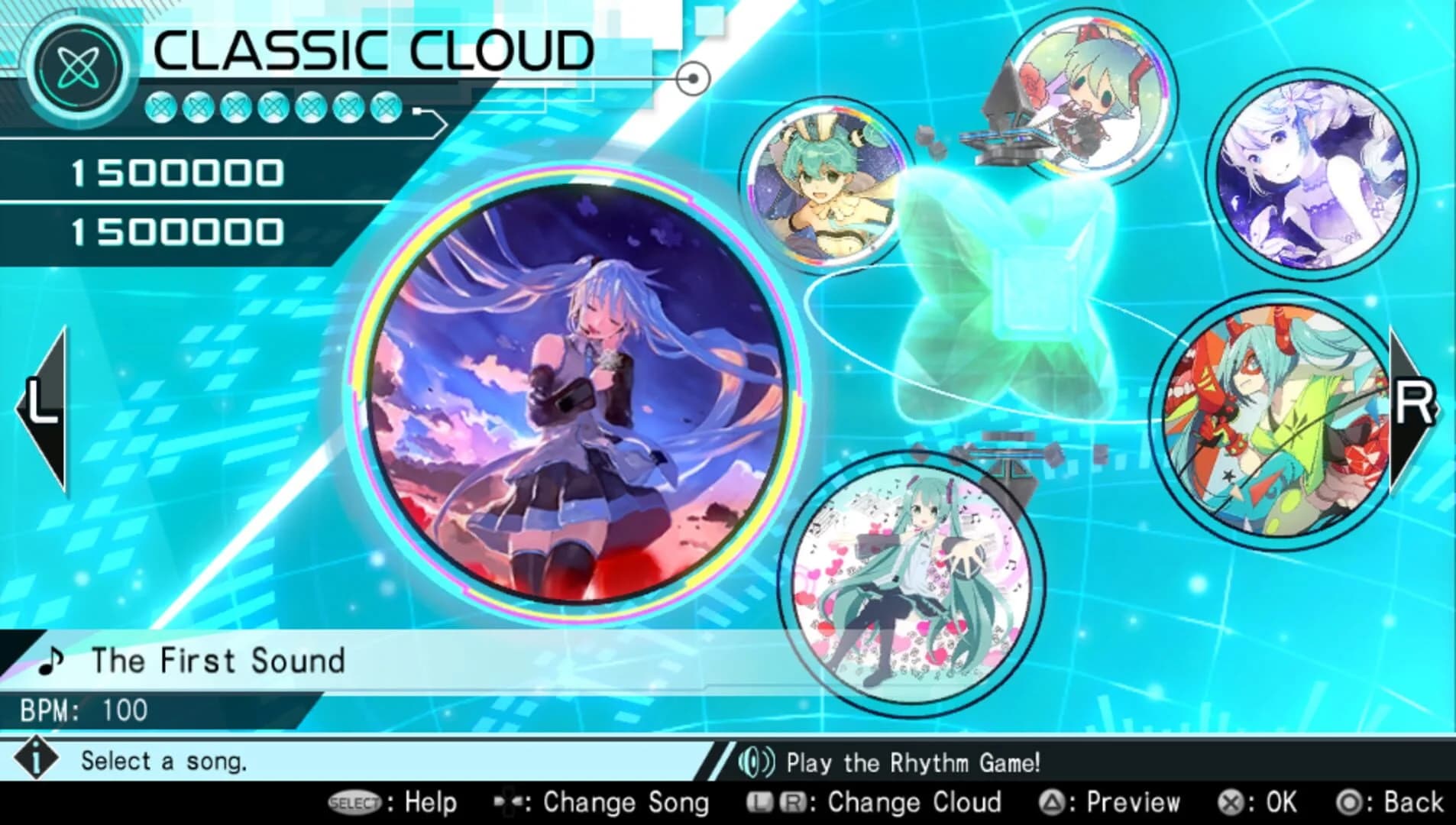The width and height of the screenshot is (1456, 825).
Task: Click the SELECT button icon for Help
Action: point(354,803)
